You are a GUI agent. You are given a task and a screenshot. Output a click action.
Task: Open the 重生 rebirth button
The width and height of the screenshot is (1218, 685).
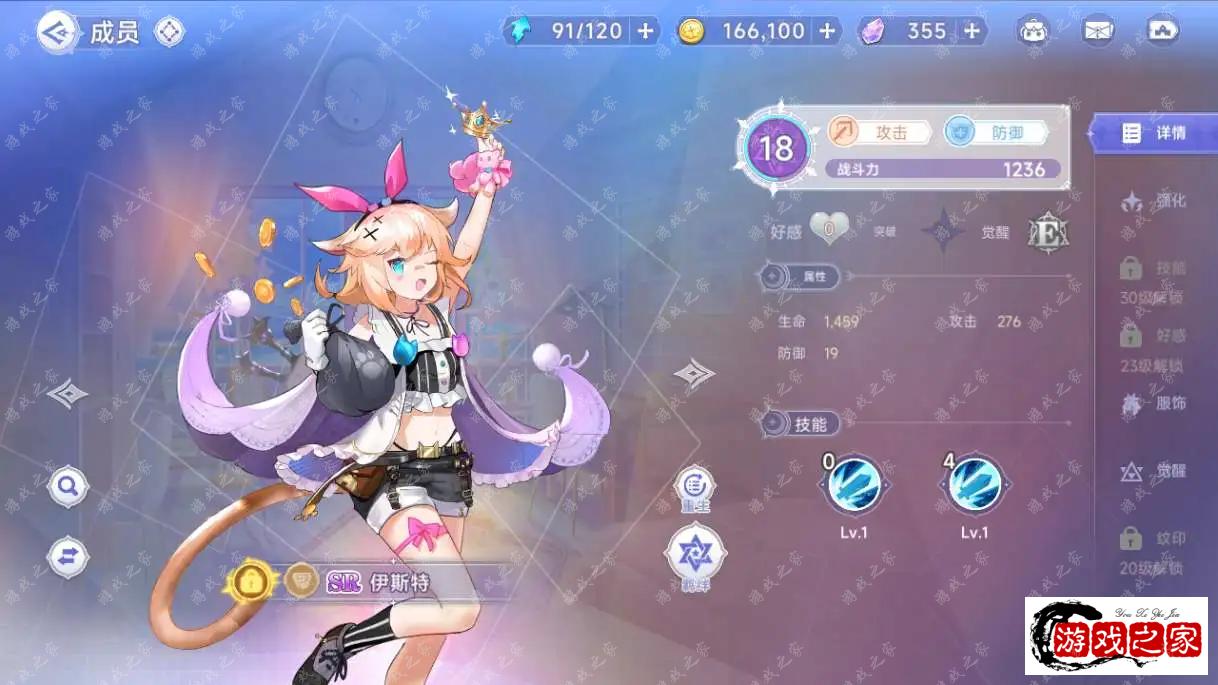coord(695,488)
